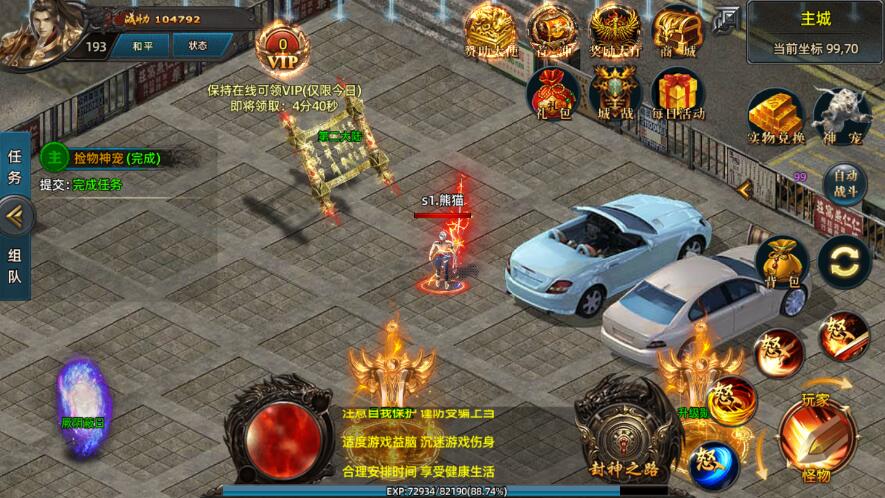Switch the 和平 peace mode button
This screenshot has width=885, height=498.
[x=143, y=46]
